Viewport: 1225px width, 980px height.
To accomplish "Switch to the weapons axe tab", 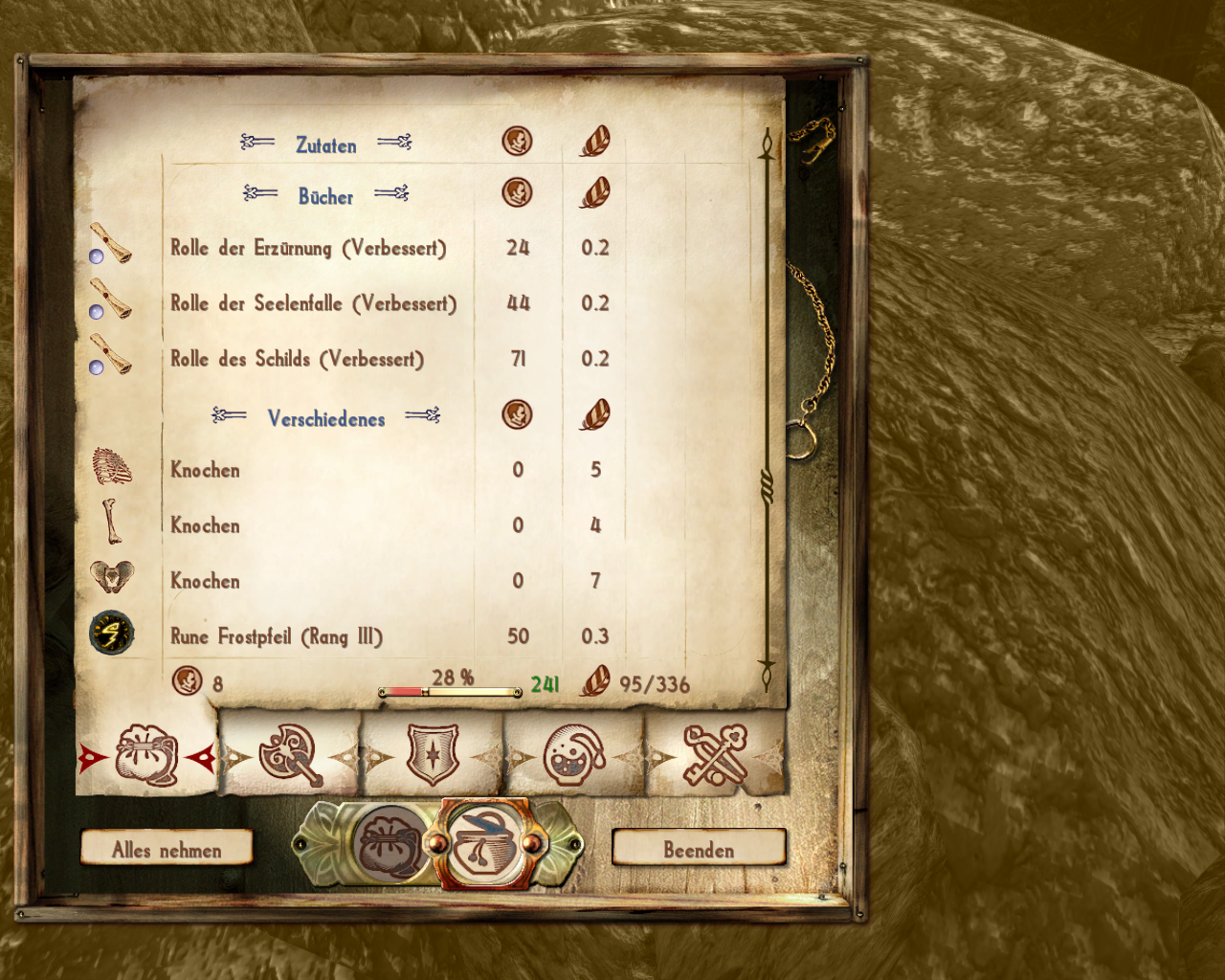I will (x=290, y=756).
